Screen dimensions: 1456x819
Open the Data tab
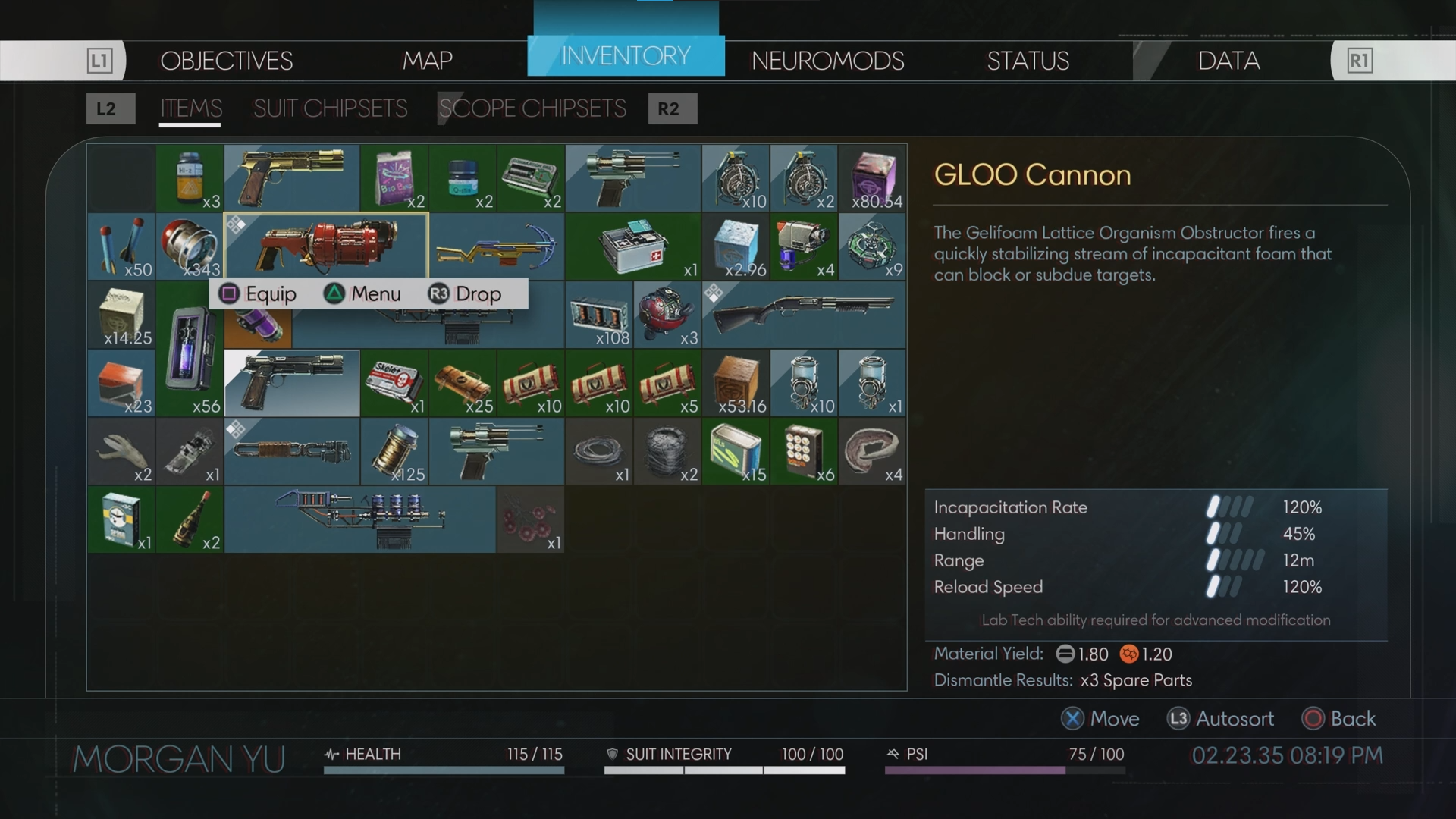tap(1228, 61)
